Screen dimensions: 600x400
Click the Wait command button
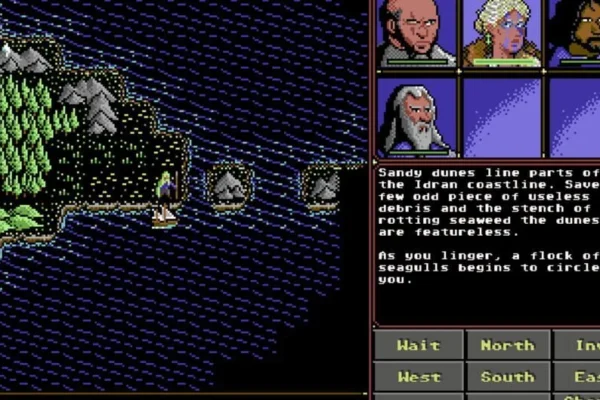(418, 346)
